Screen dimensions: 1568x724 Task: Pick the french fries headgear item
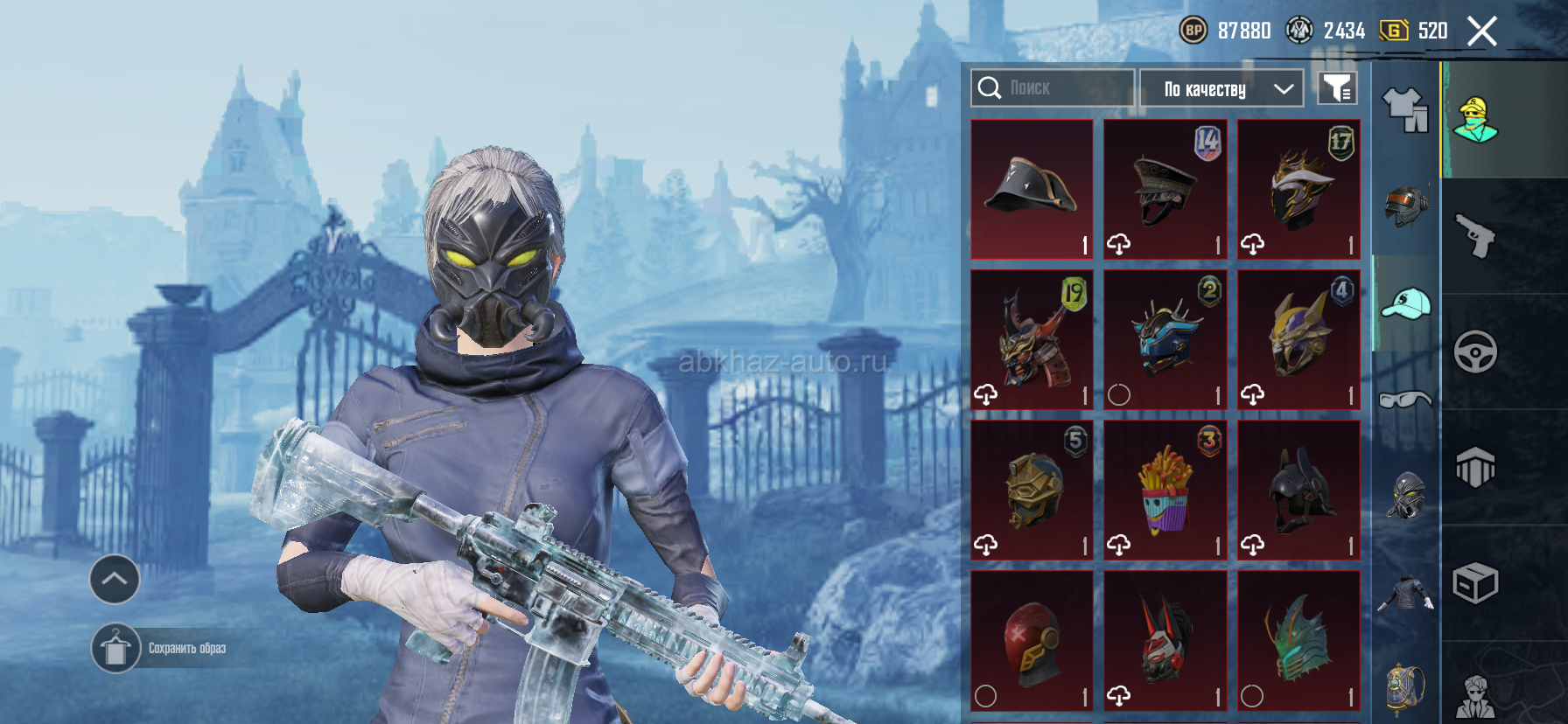tap(1165, 490)
